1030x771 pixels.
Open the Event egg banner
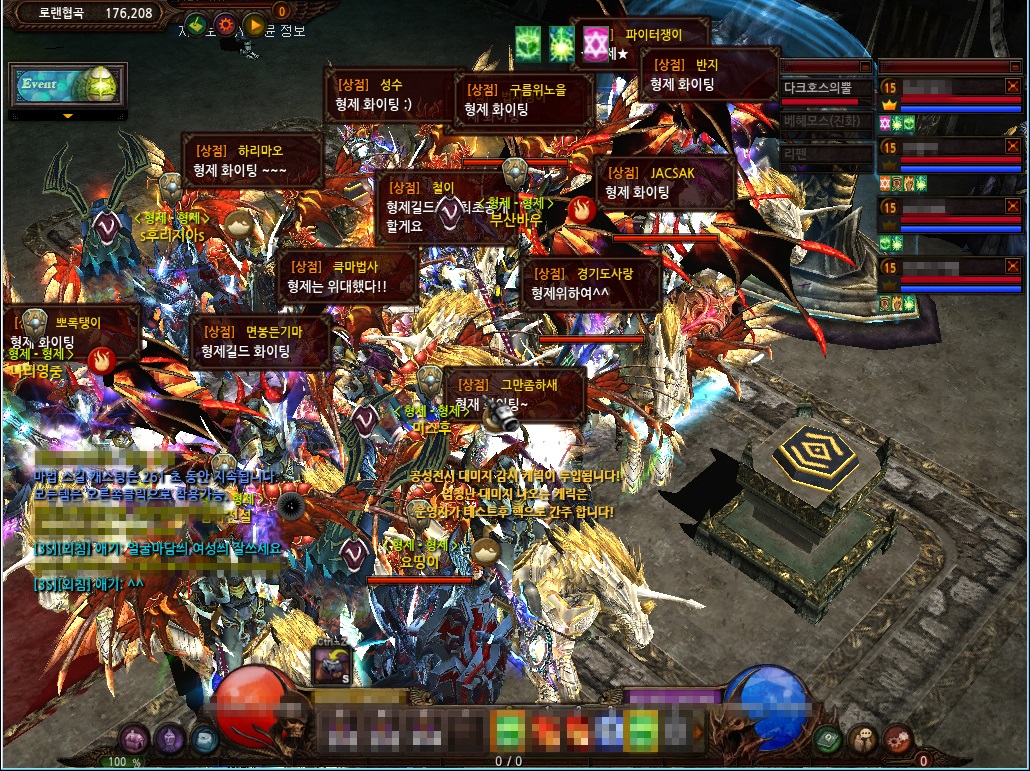68,85
